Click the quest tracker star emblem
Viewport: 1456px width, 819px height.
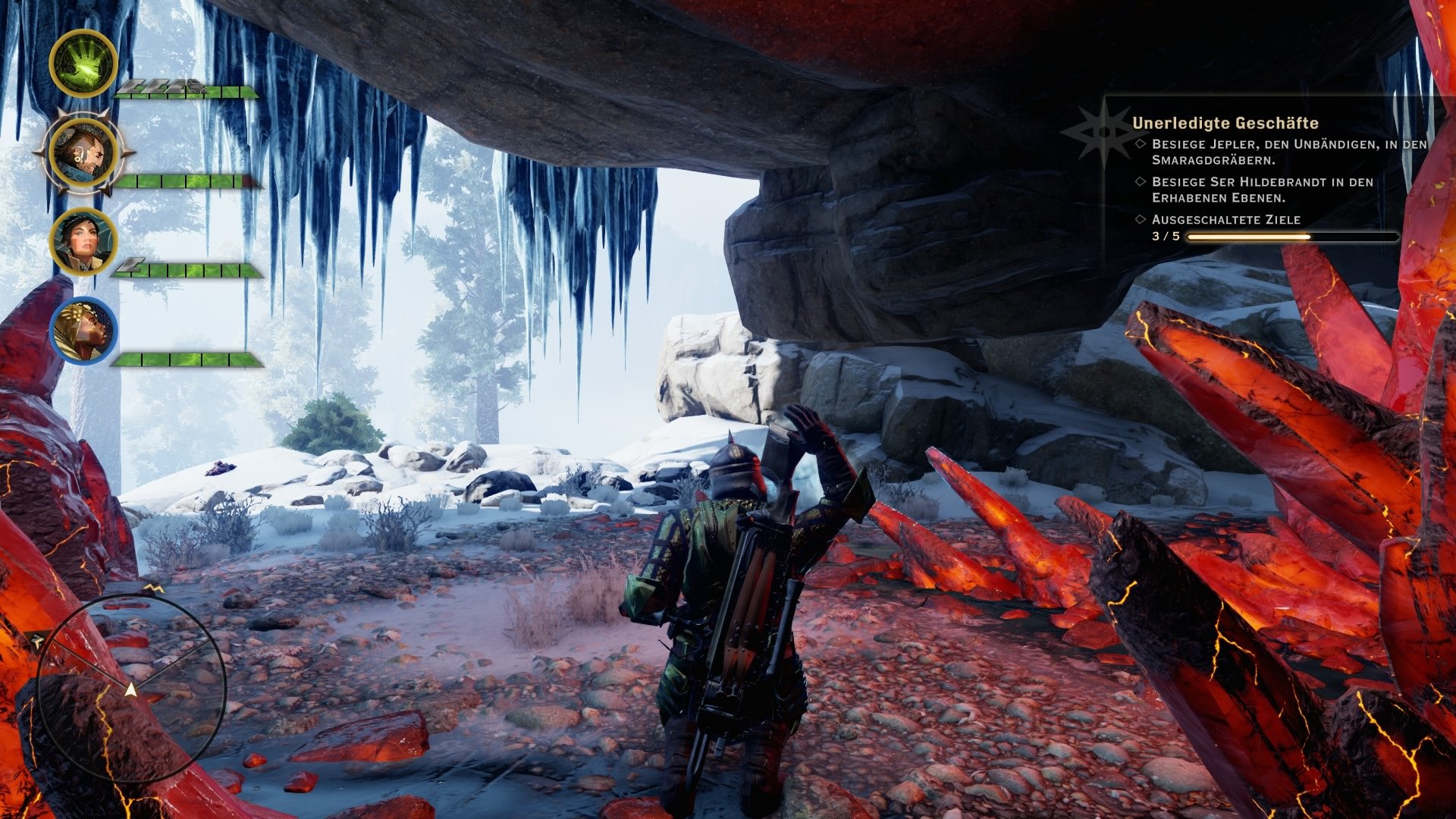[x=1106, y=130]
